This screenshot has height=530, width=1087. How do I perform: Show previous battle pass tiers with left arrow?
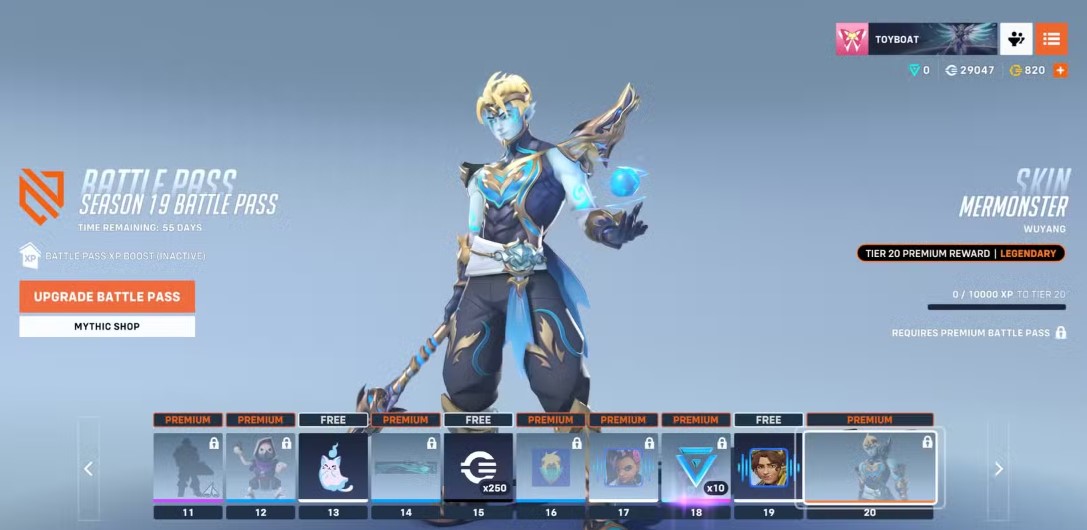(89, 468)
